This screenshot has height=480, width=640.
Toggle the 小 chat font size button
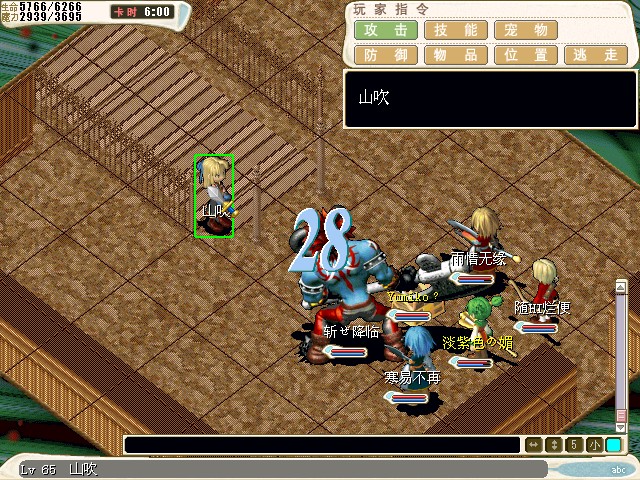pyautogui.click(x=594, y=445)
